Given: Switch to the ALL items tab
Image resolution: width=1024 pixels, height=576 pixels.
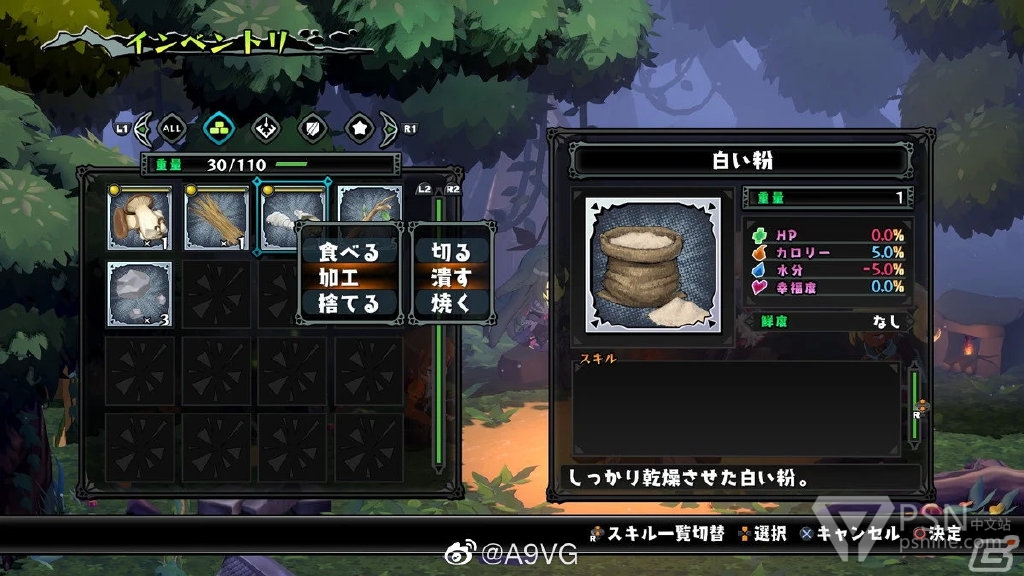Looking at the screenshot, I should [173, 128].
